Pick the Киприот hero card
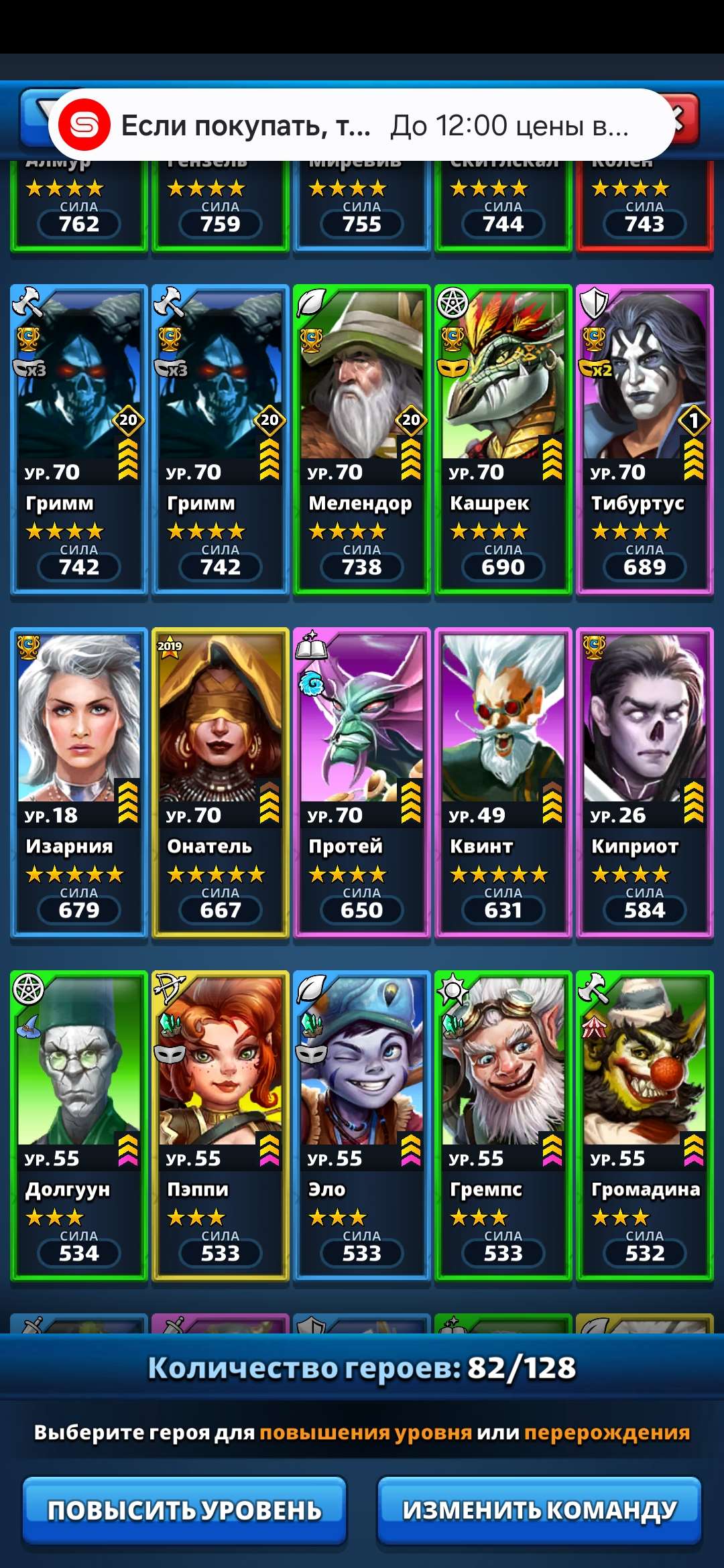The height and width of the screenshot is (1568, 724). [645, 783]
